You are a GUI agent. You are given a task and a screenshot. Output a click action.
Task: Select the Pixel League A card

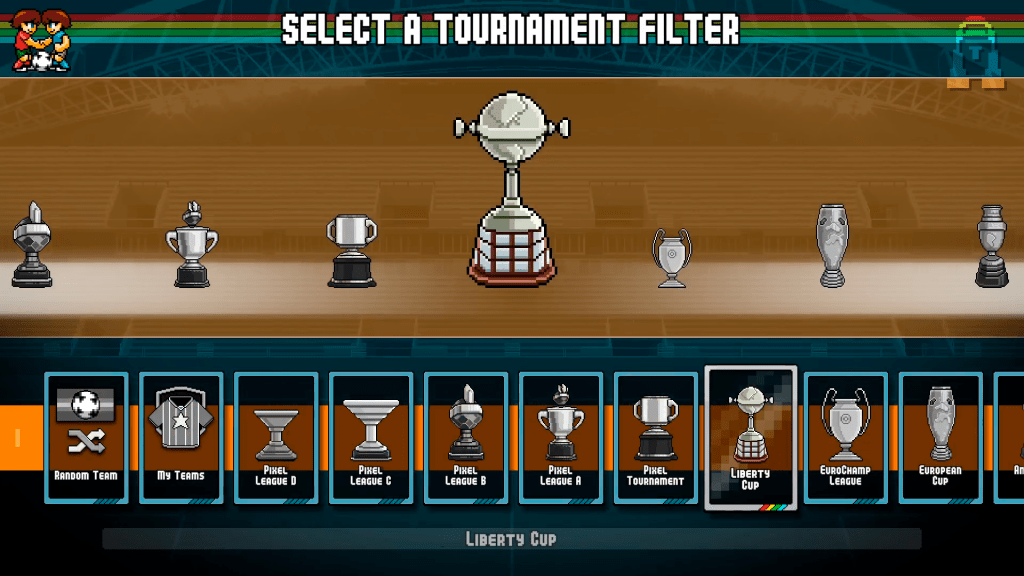(561, 437)
